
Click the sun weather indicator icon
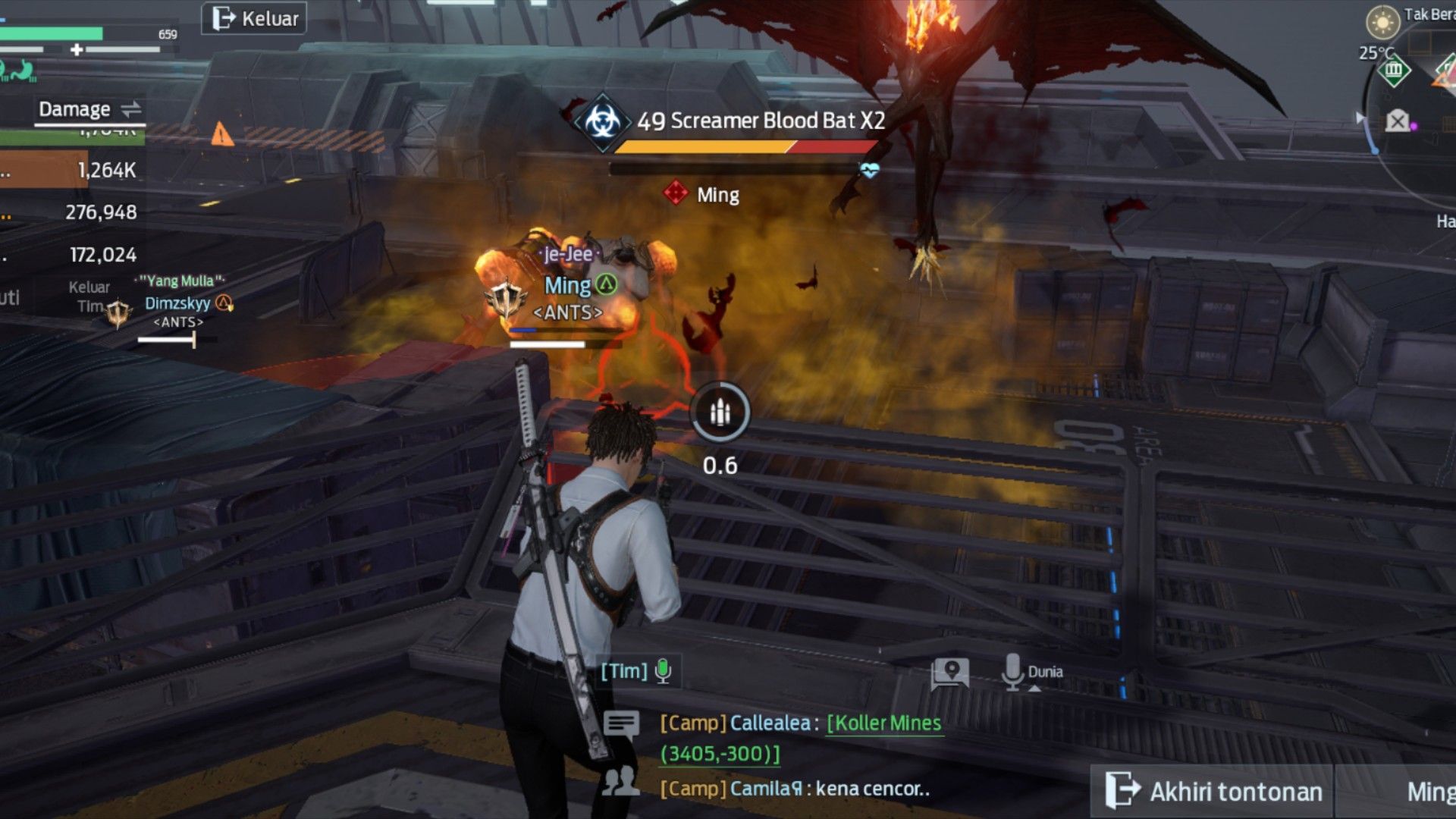click(1382, 22)
